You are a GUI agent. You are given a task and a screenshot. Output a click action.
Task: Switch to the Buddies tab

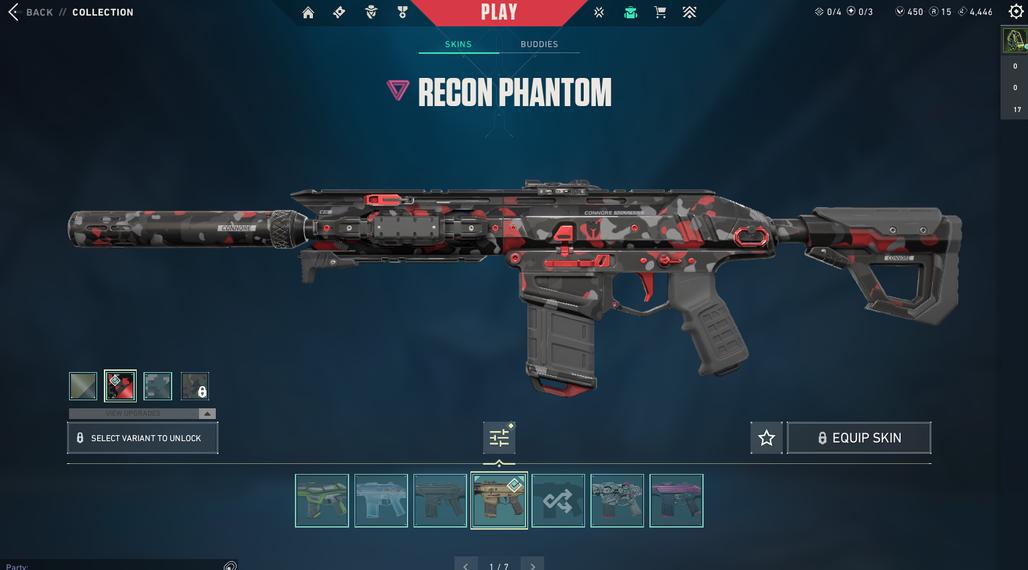[539, 45]
